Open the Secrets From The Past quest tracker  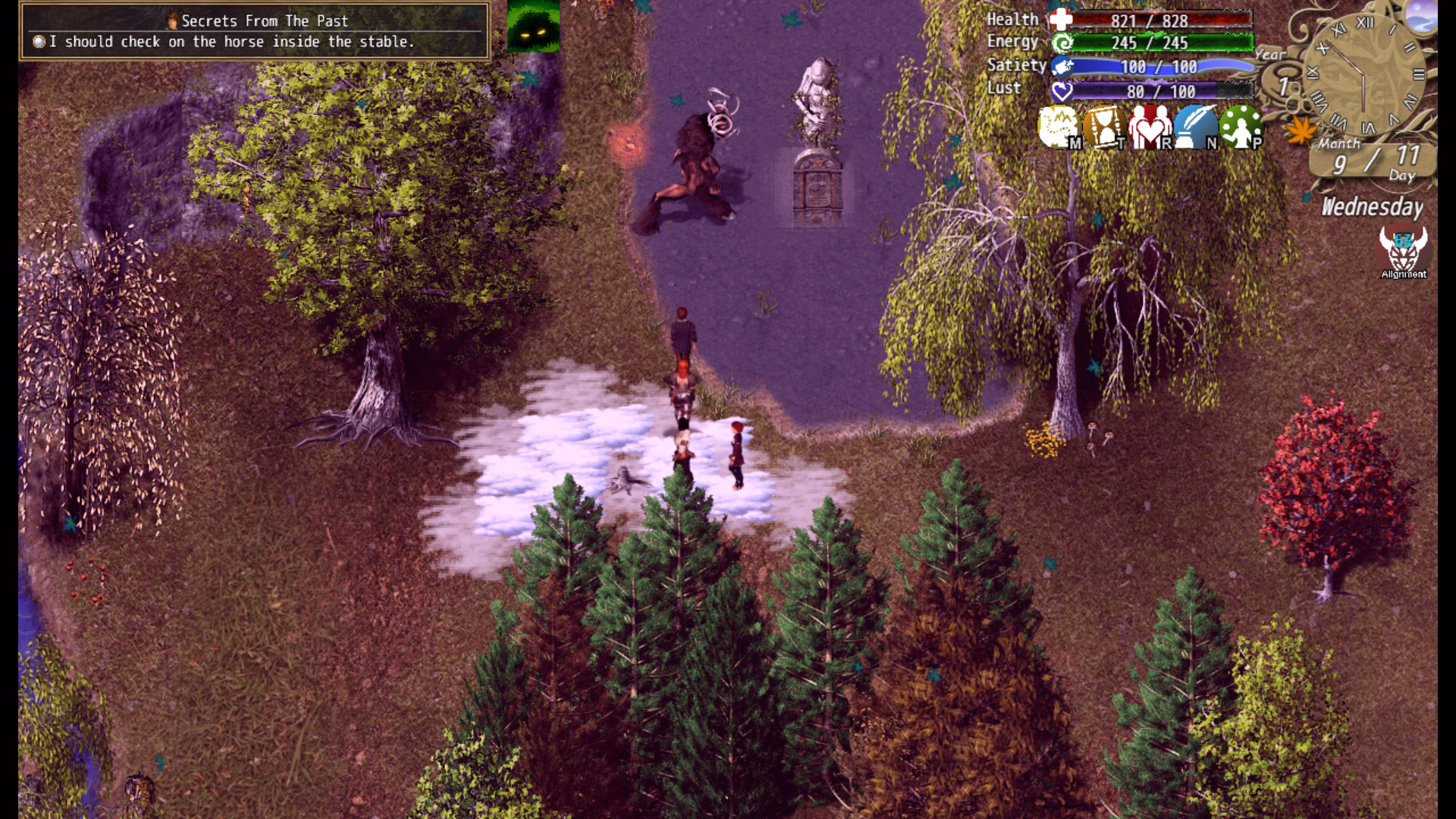click(x=255, y=31)
